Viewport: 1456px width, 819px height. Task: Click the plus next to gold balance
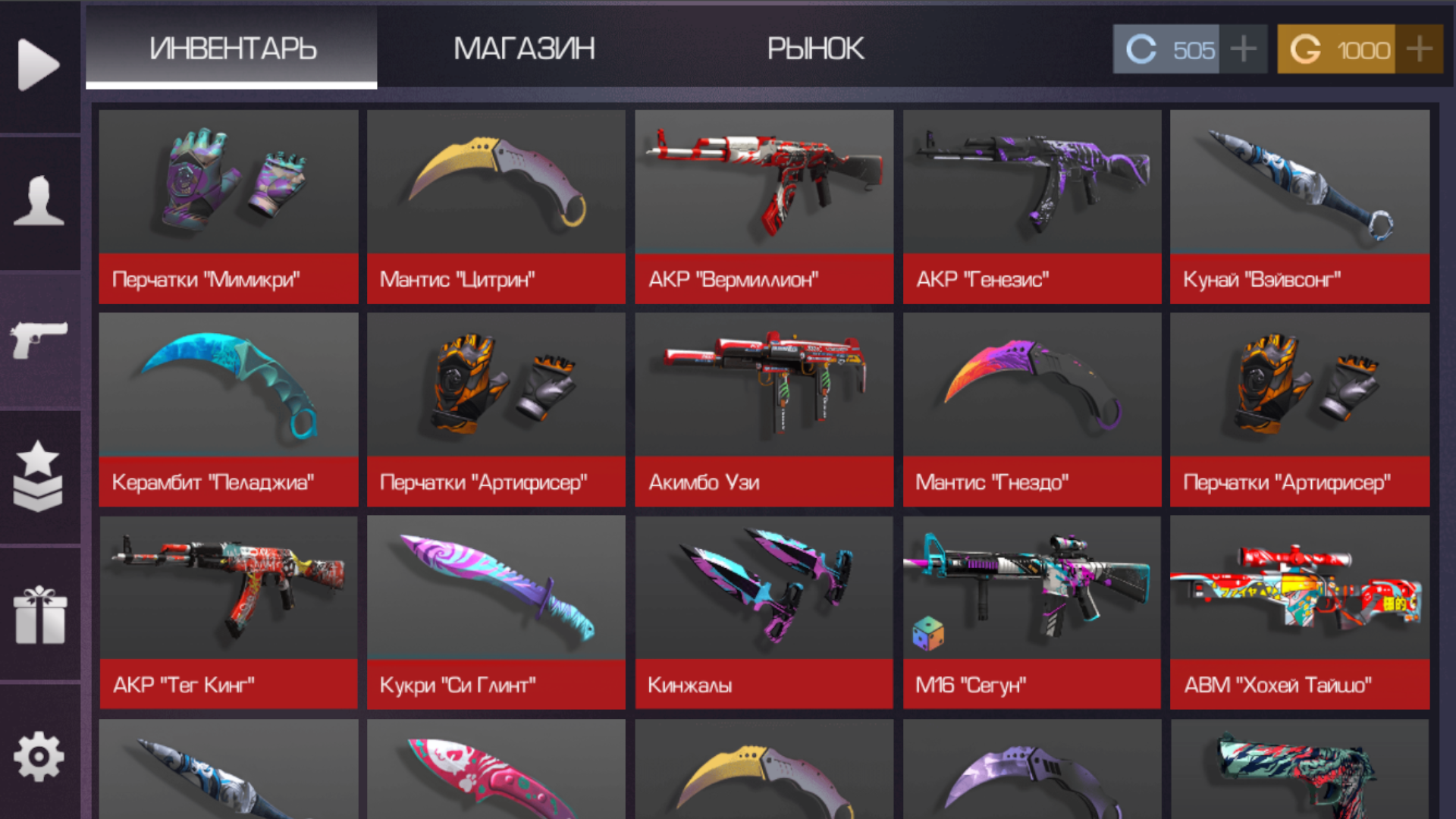1418,49
